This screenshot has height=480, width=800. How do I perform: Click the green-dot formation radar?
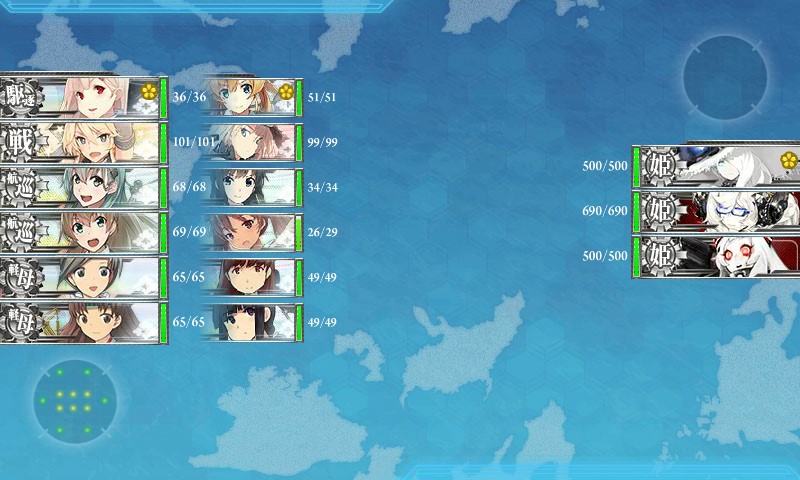coord(75,402)
